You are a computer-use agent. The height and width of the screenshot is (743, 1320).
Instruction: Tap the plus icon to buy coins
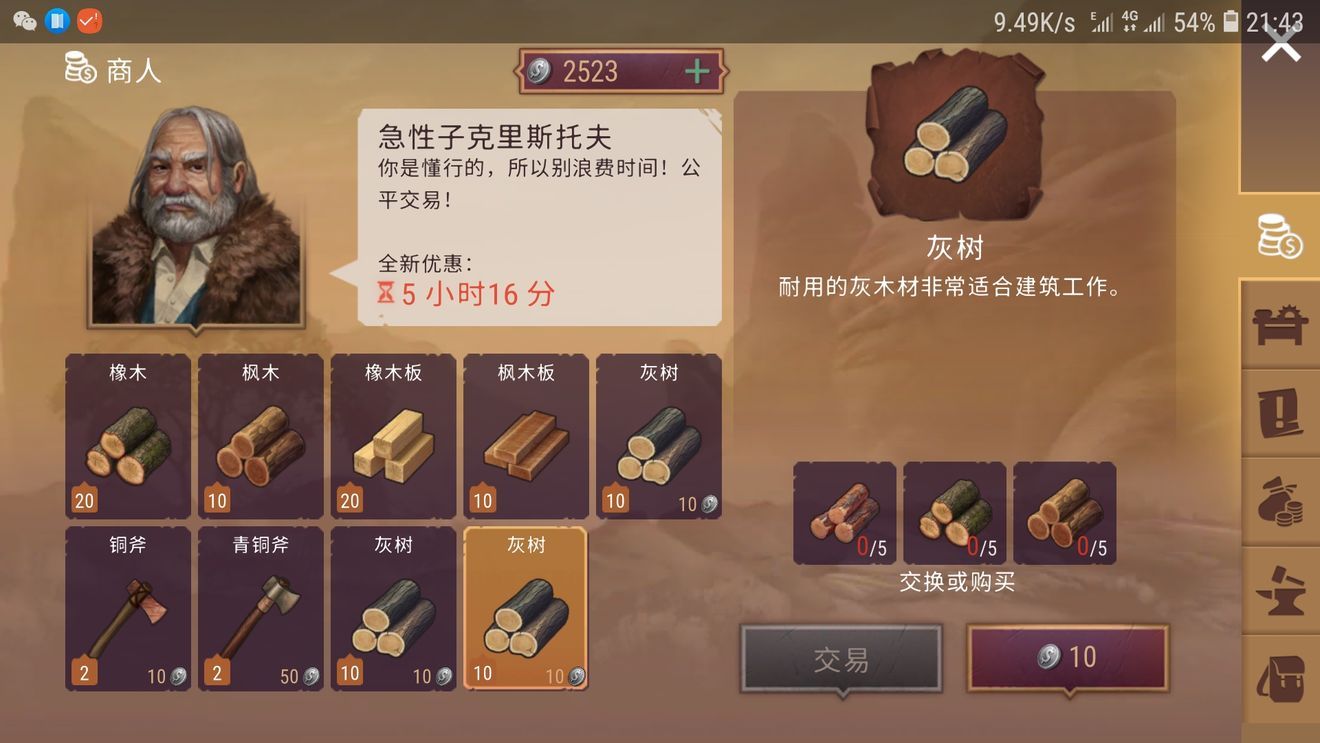click(x=697, y=70)
